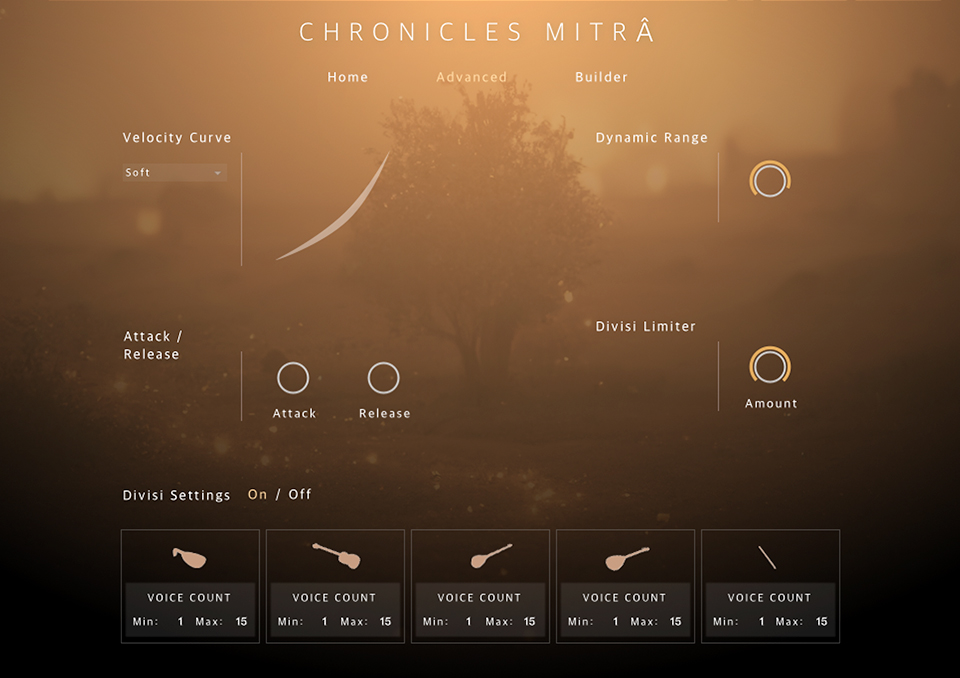Viewport: 960px width, 678px height.
Task: Select the Attack knob
Action: pos(293,378)
